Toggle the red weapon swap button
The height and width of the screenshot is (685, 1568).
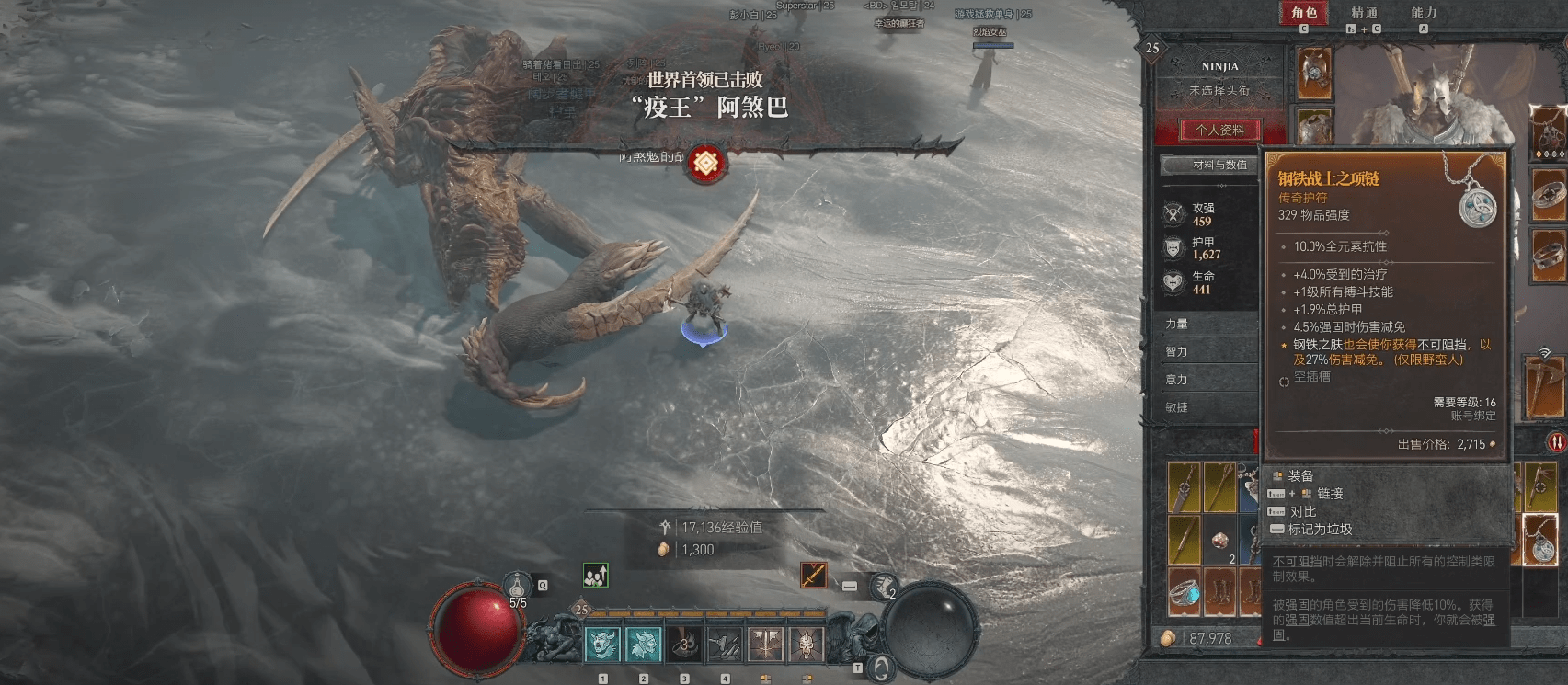1556,442
